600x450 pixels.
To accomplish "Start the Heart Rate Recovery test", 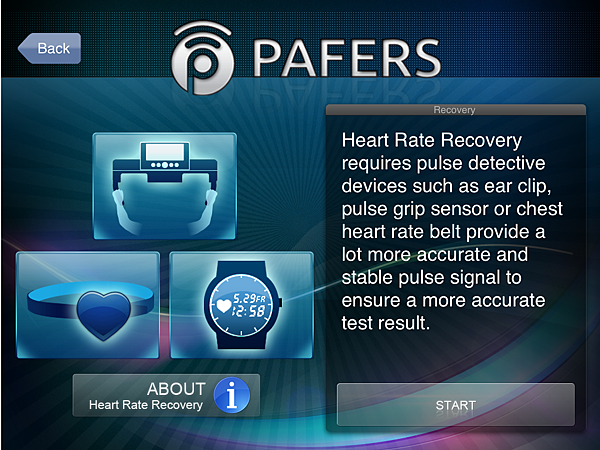I will (455, 405).
